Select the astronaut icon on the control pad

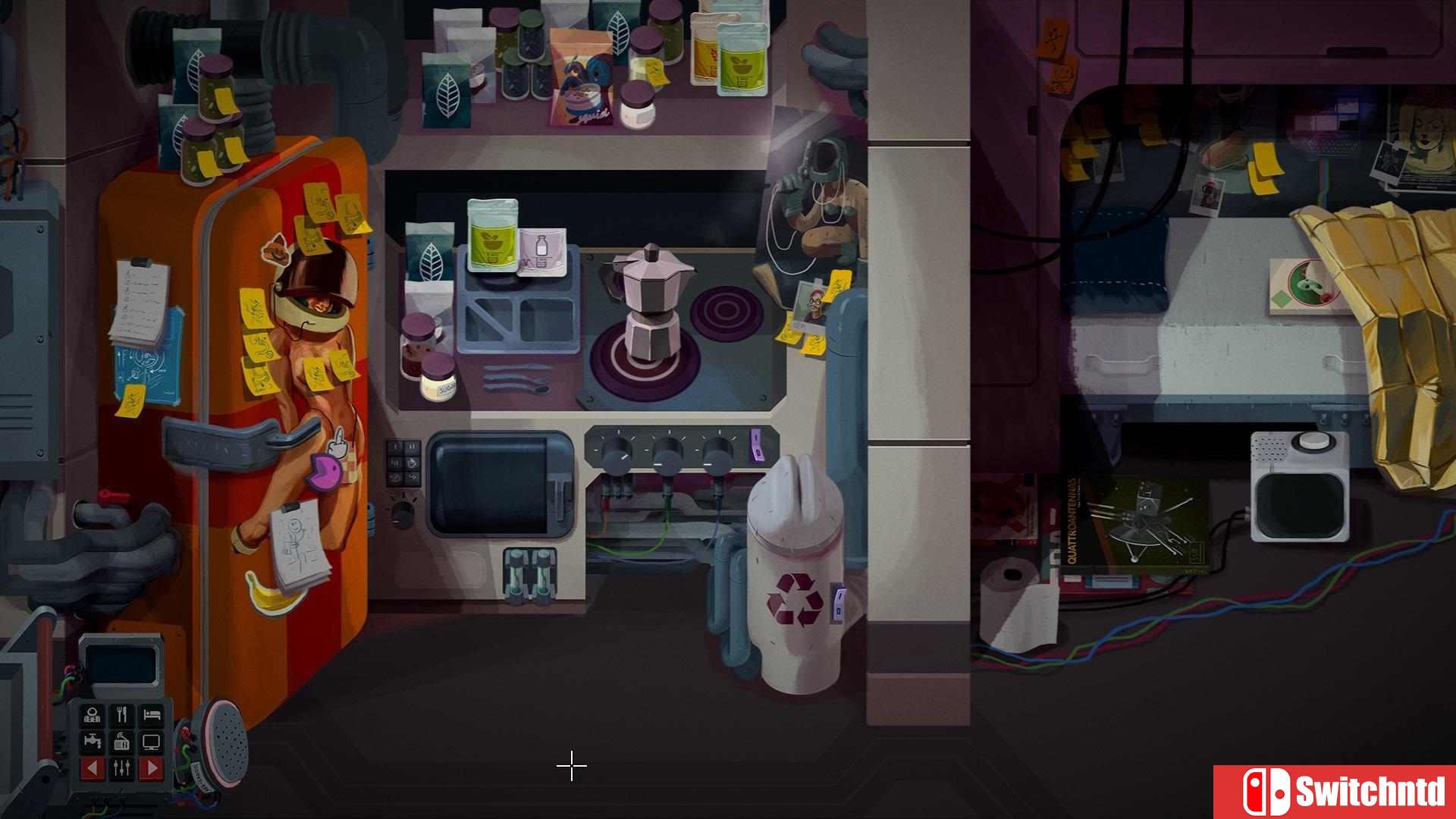[93, 715]
